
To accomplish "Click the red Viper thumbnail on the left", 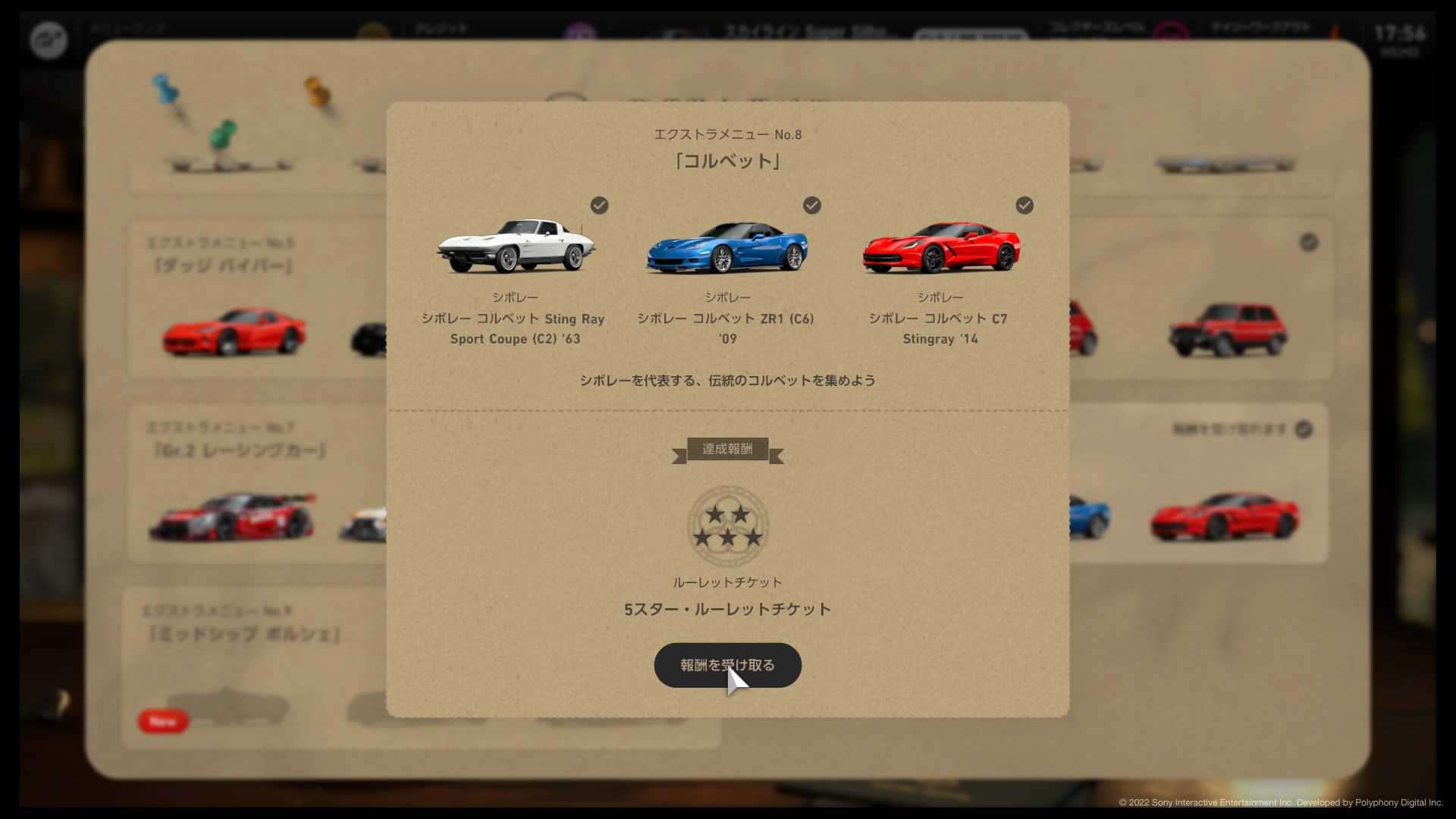I will tap(233, 331).
